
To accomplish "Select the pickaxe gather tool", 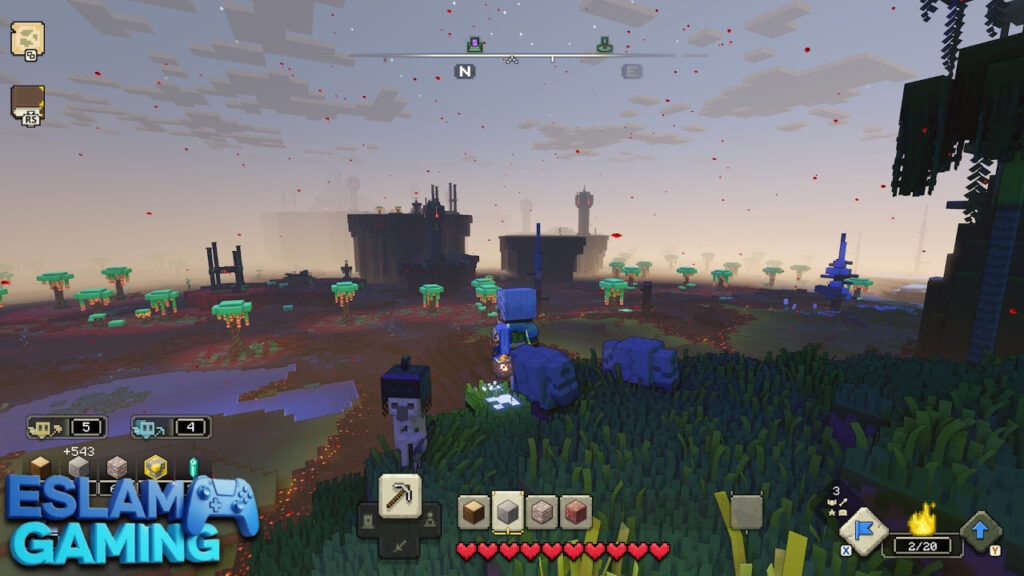I will [x=399, y=496].
